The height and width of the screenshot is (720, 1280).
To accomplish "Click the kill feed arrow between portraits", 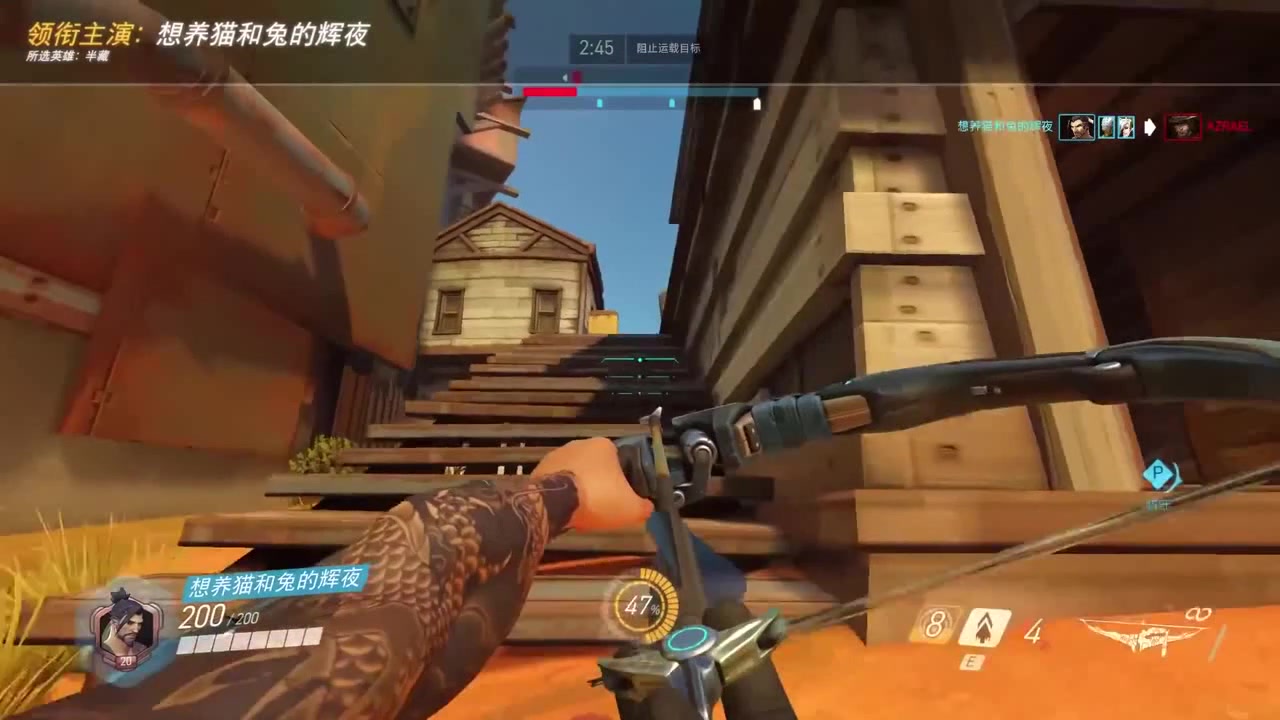I will pyautogui.click(x=1151, y=127).
